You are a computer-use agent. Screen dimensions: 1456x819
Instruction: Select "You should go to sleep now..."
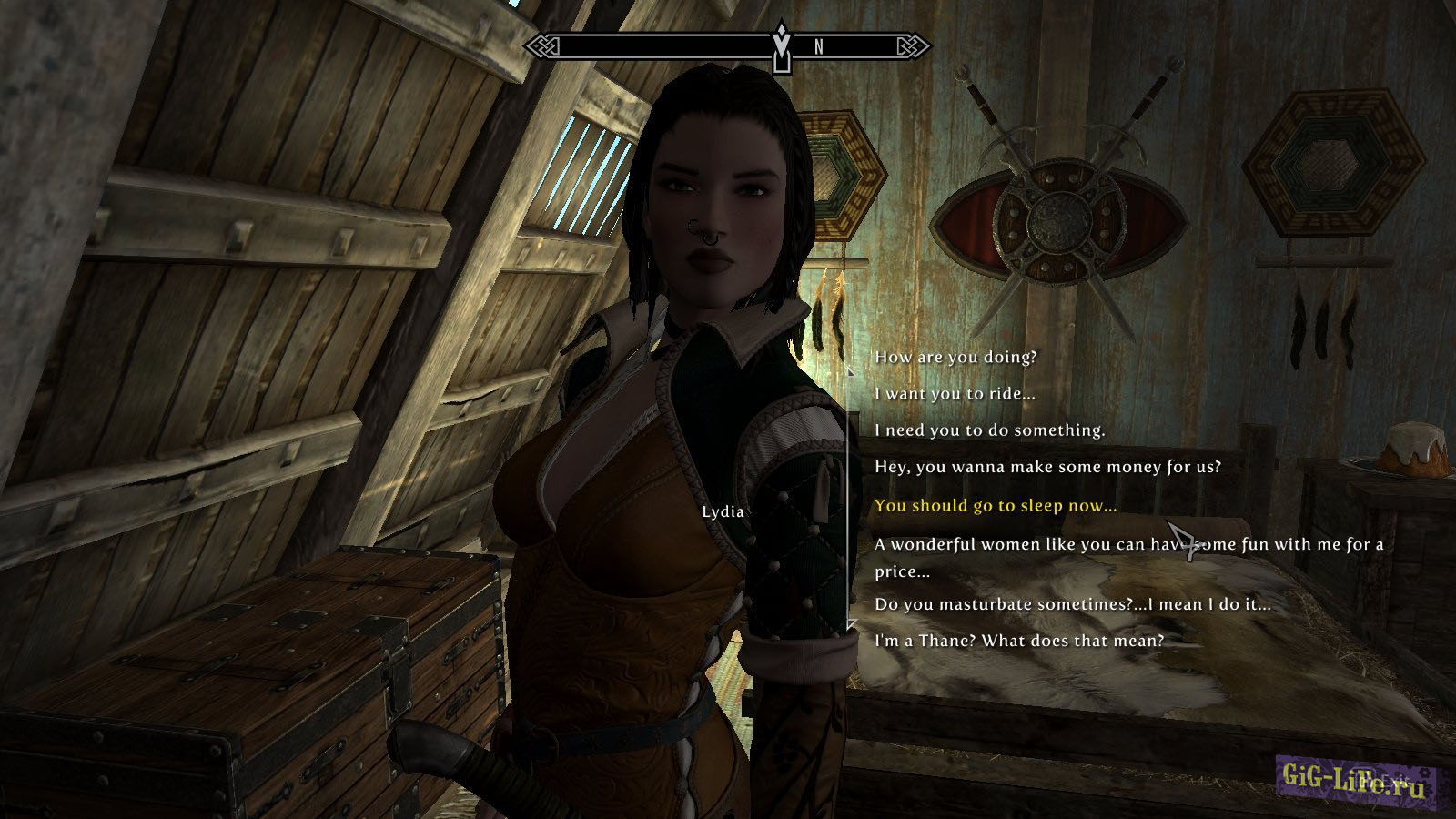pos(996,505)
